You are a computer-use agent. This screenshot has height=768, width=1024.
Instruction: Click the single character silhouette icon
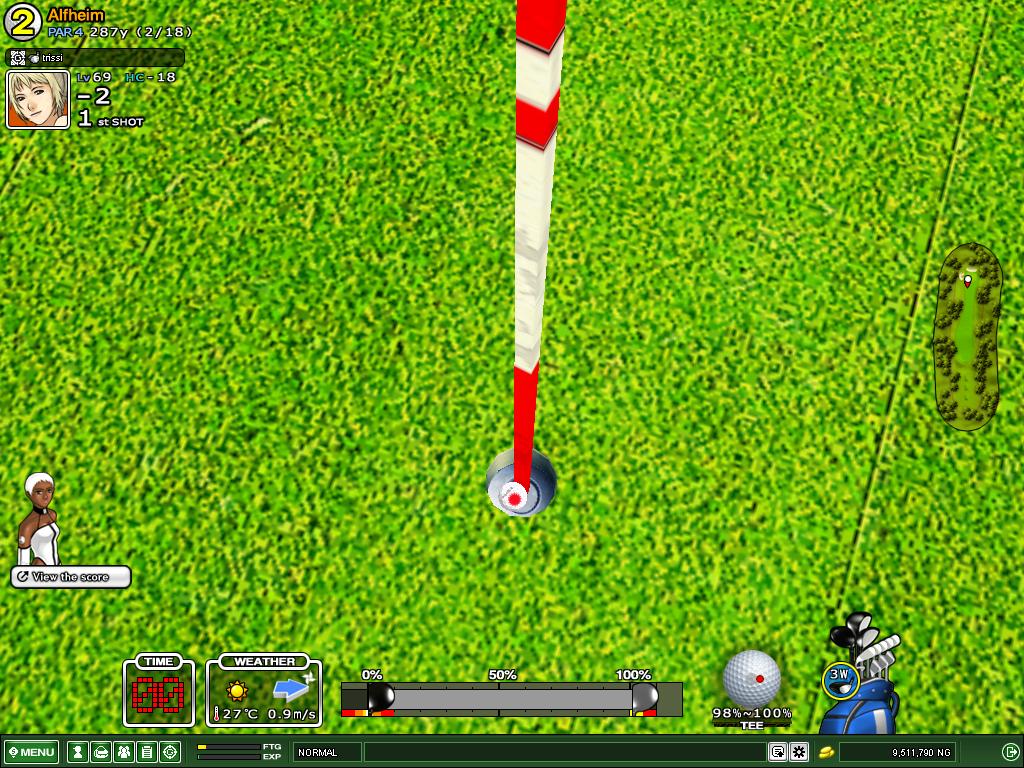[x=77, y=752]
